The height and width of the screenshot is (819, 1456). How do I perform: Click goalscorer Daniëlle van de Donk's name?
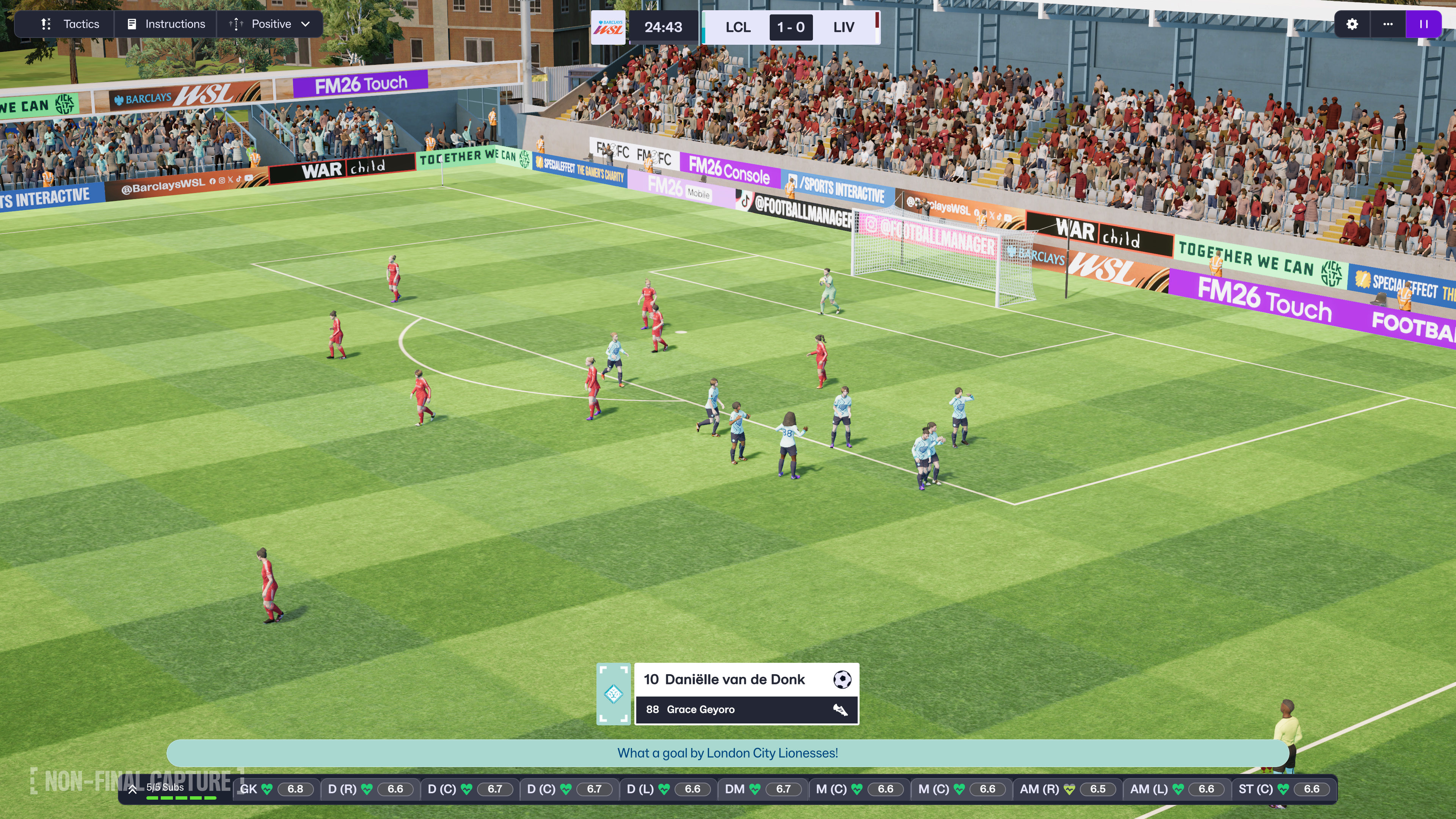(x=734, y=679)
